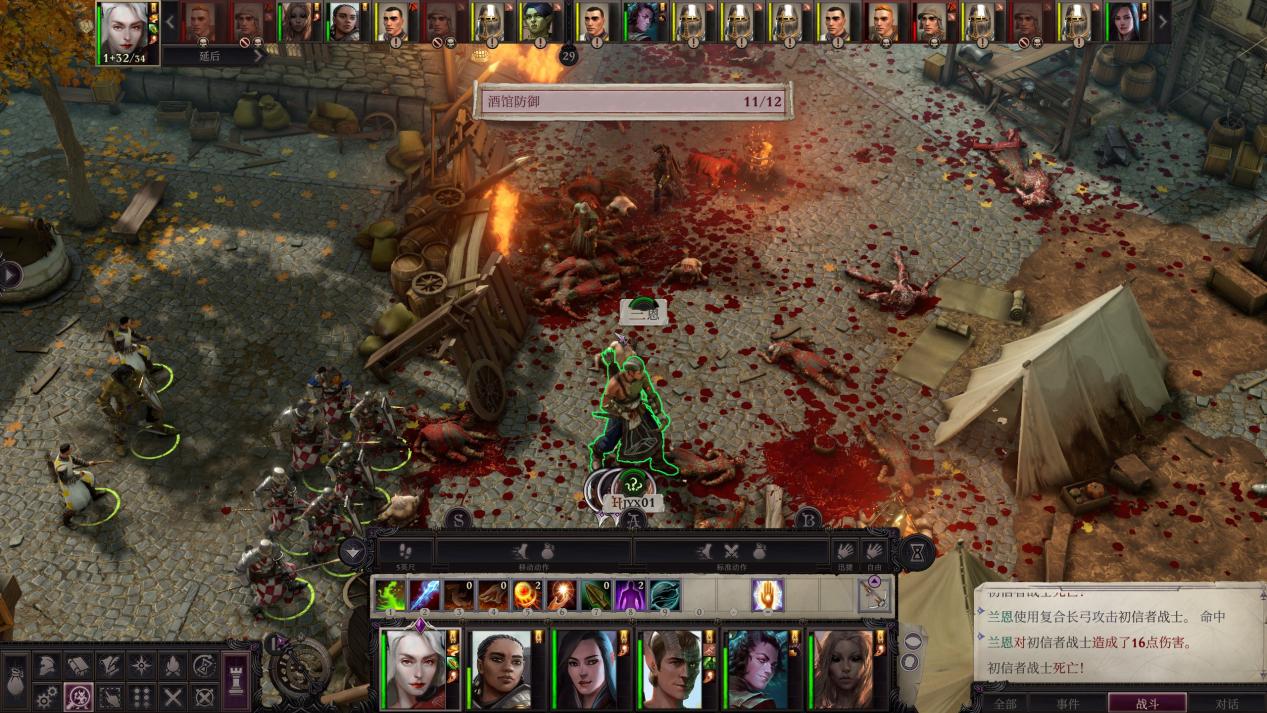1267x713 pixels.
Task: Switch to the 事件 events log tab
Action: [x=1068, y=703]
